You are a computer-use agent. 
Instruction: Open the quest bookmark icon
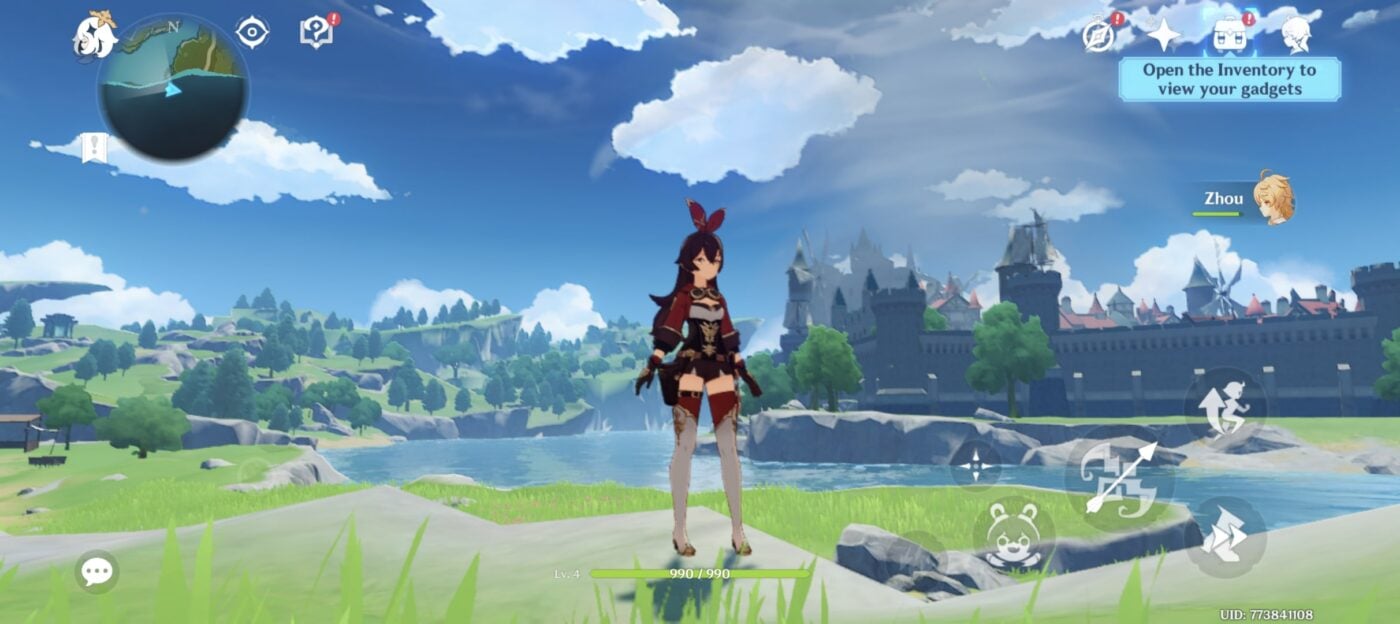tap(95, 148)
